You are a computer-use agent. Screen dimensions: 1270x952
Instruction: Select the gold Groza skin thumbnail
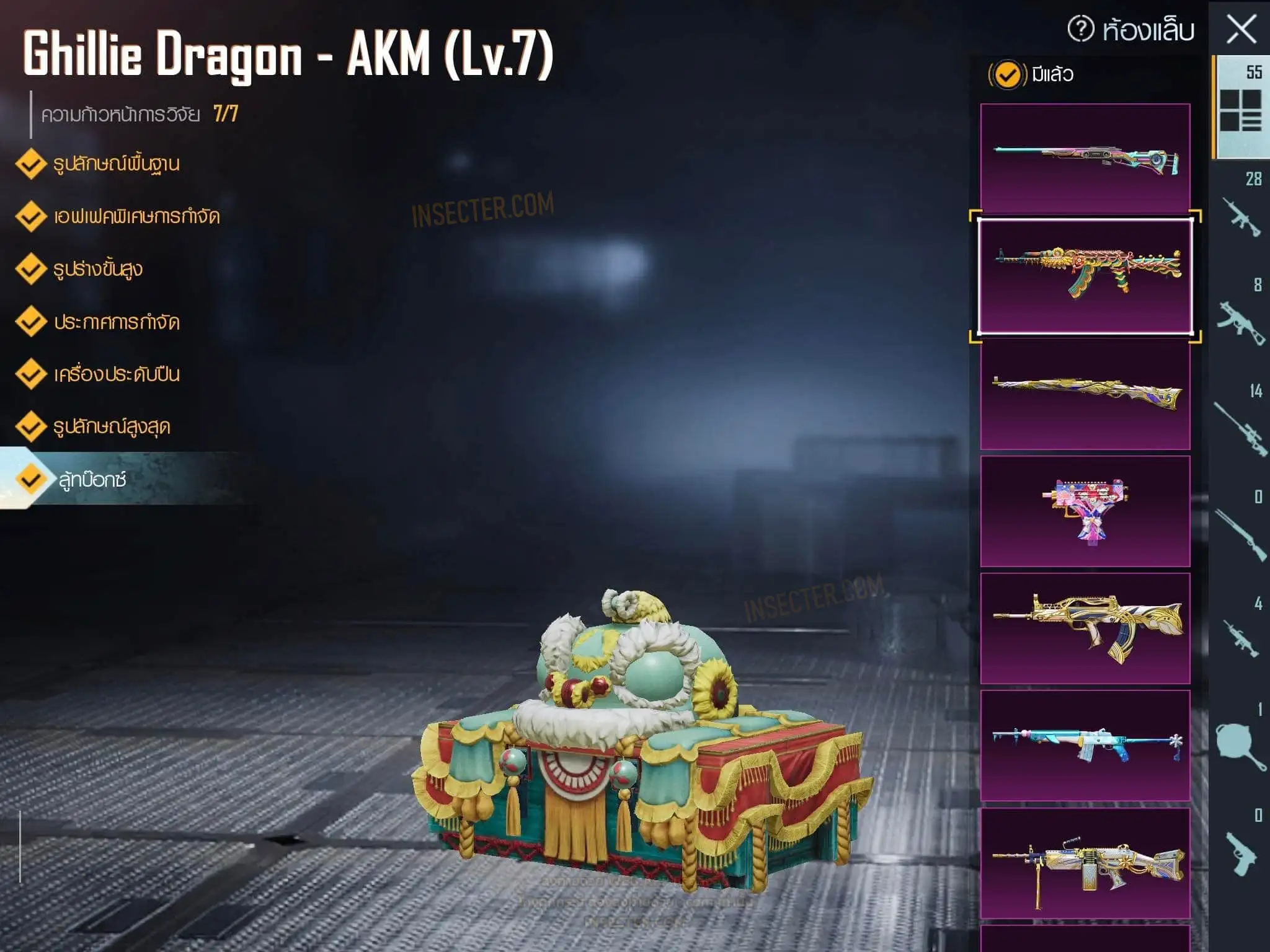pyautogui.click(x=1085, y=628)
